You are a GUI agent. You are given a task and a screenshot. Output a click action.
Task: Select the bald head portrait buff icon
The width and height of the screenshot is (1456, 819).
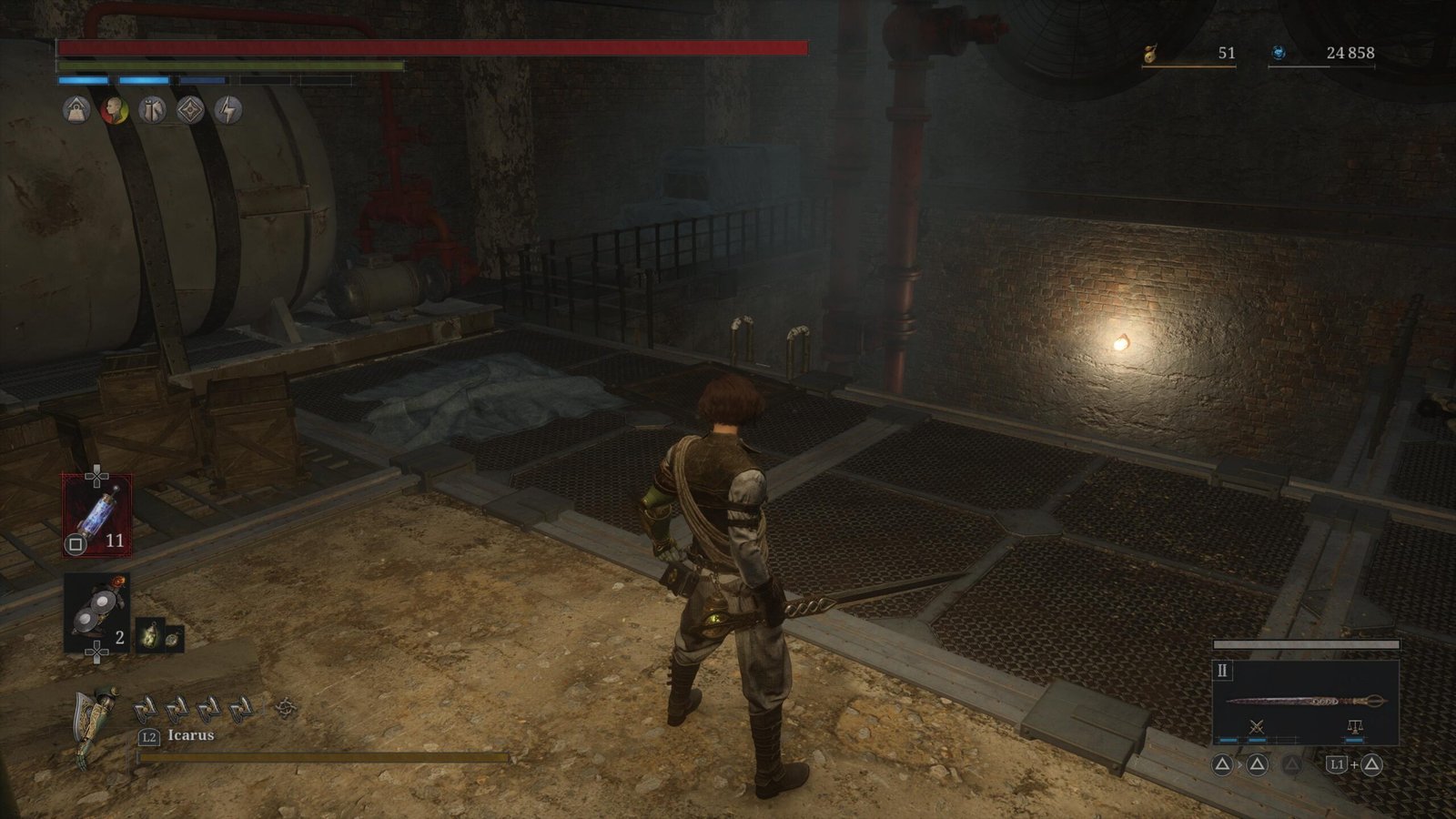point(115,111)
